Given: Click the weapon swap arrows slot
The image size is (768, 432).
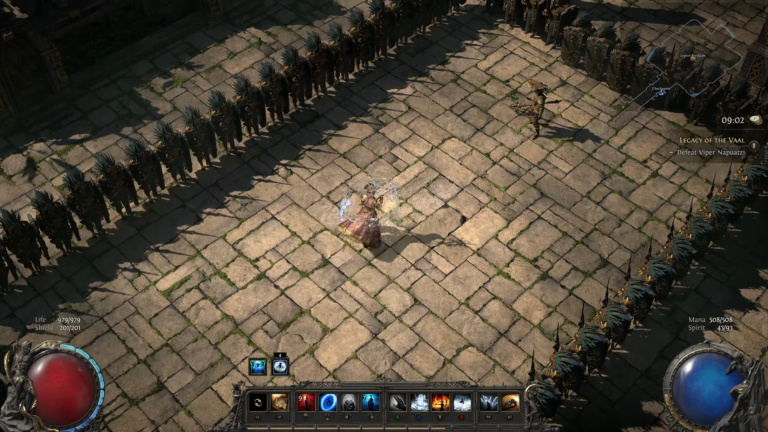Looking at the screenshot, I should (x=258, y=402).
